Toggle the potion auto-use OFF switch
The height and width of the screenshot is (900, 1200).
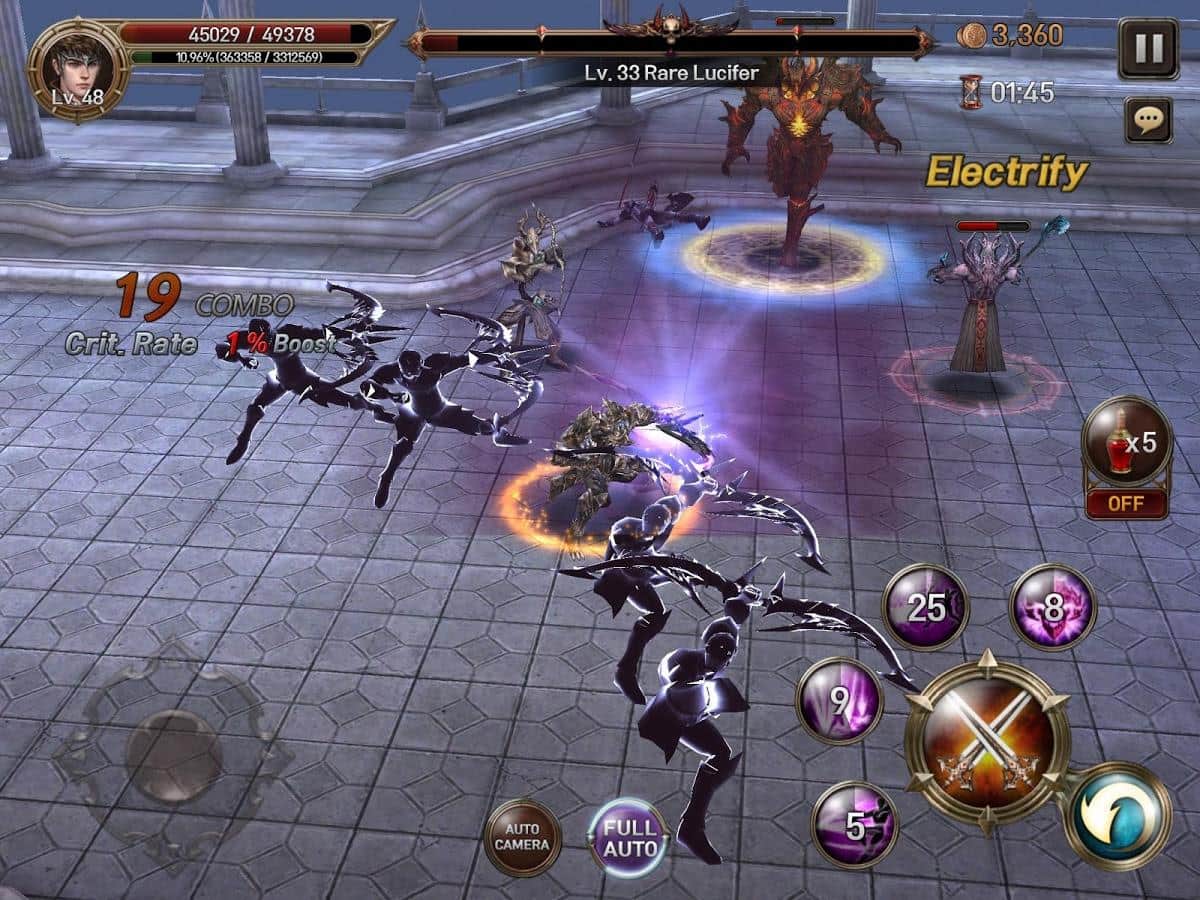[1127, 503]
